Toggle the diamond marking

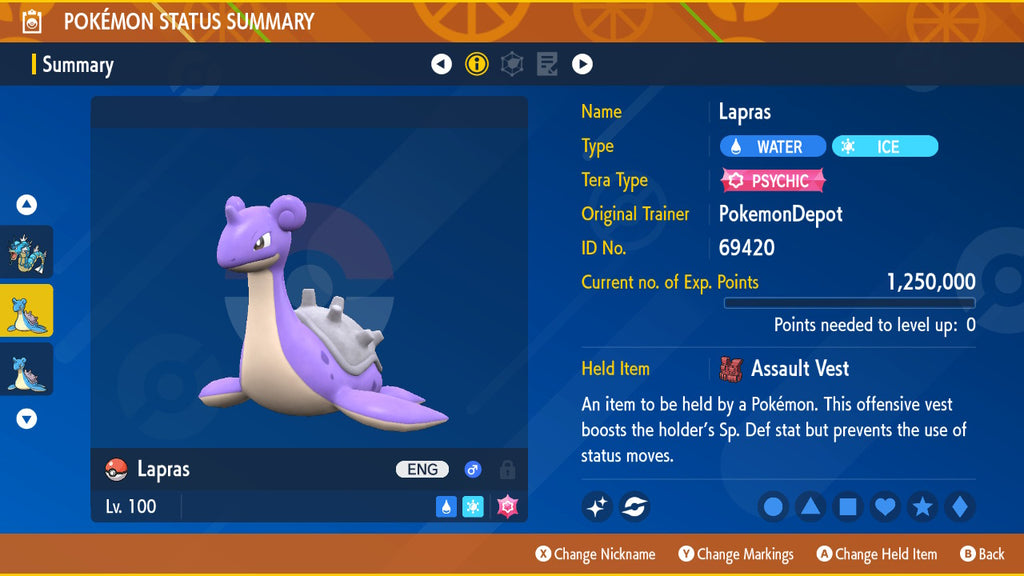point(959,507)
